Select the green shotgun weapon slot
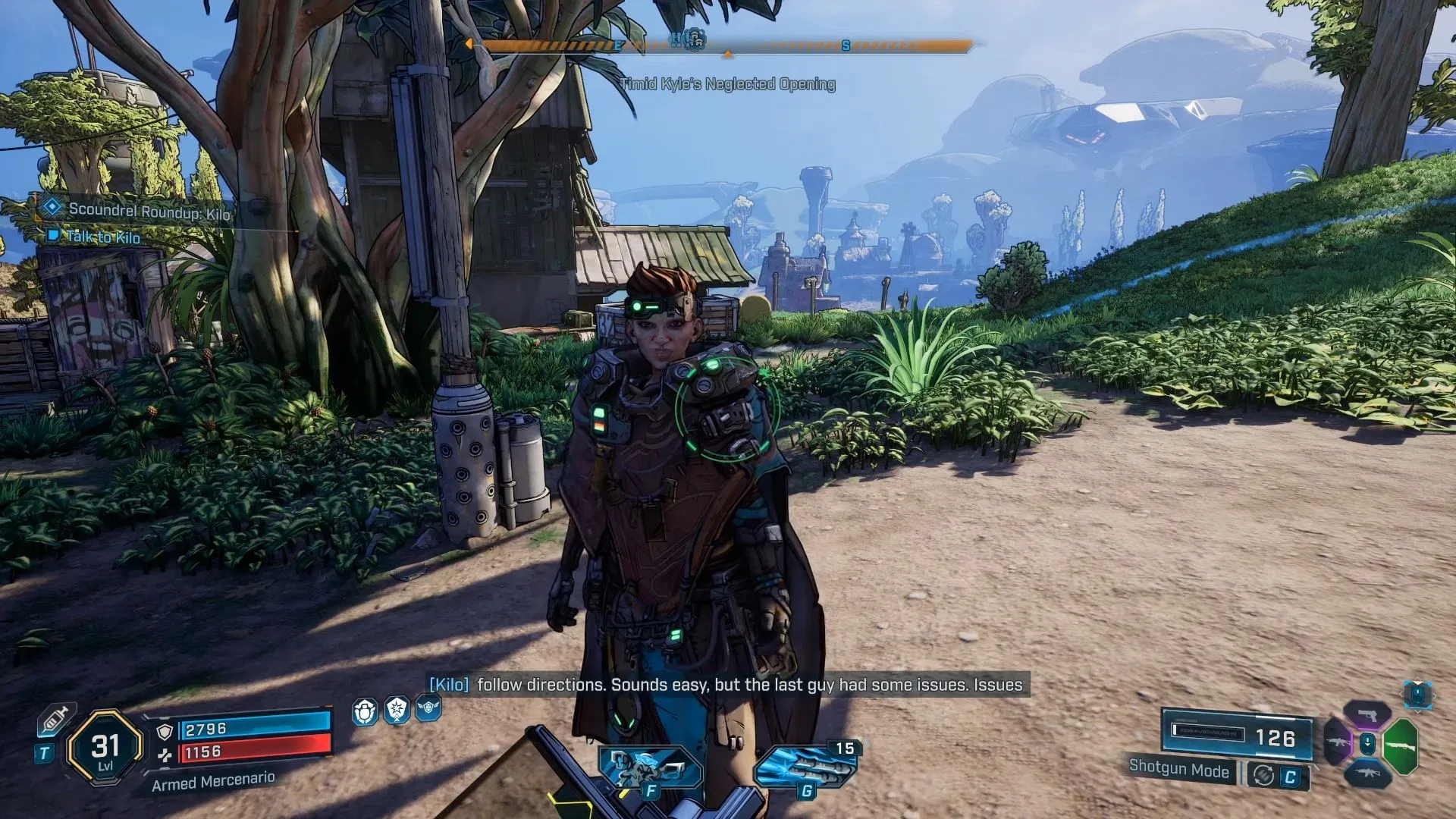 pyautogui.click(x=1400, y=746)
